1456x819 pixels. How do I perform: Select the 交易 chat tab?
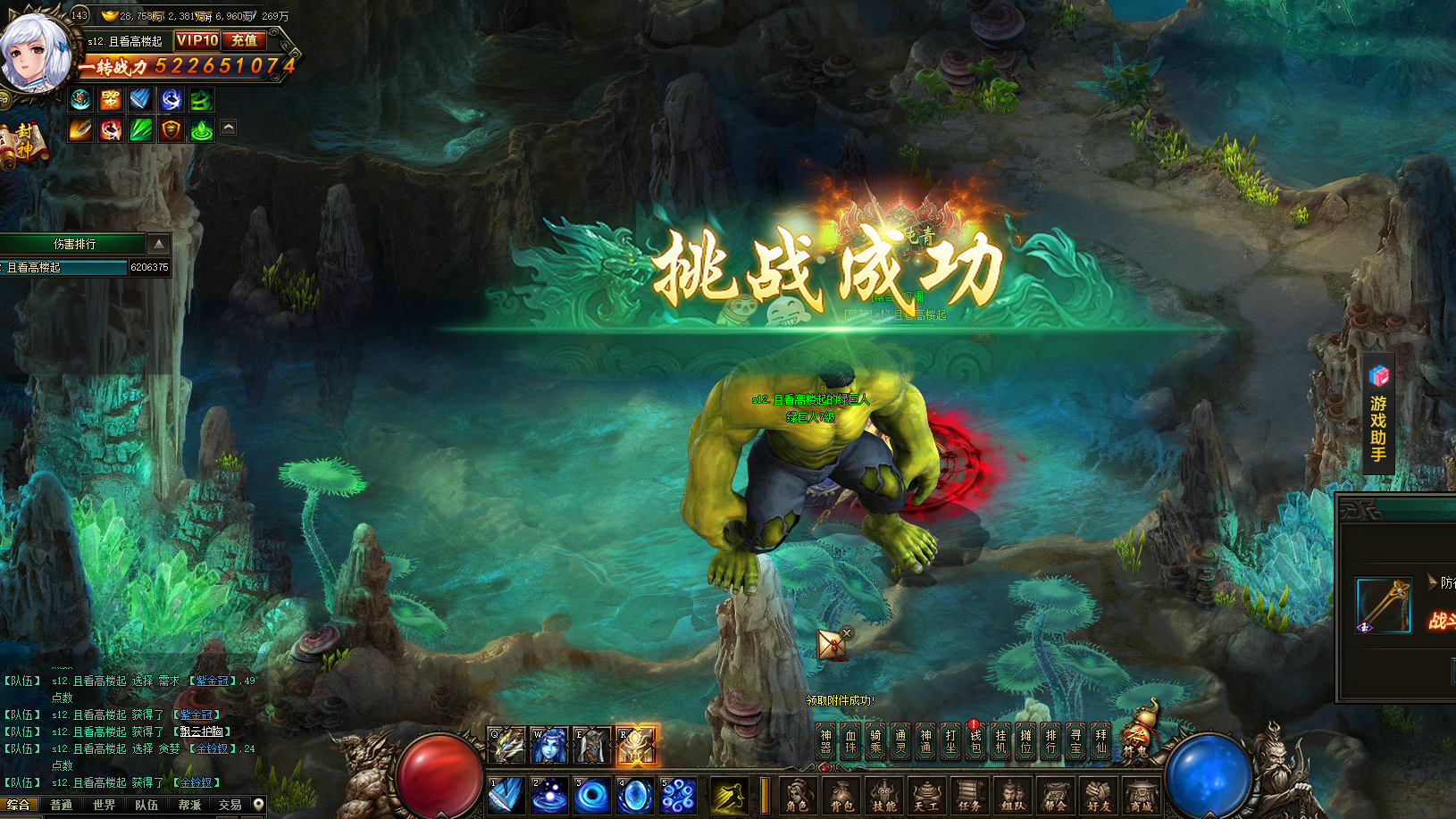click(230, 805)
